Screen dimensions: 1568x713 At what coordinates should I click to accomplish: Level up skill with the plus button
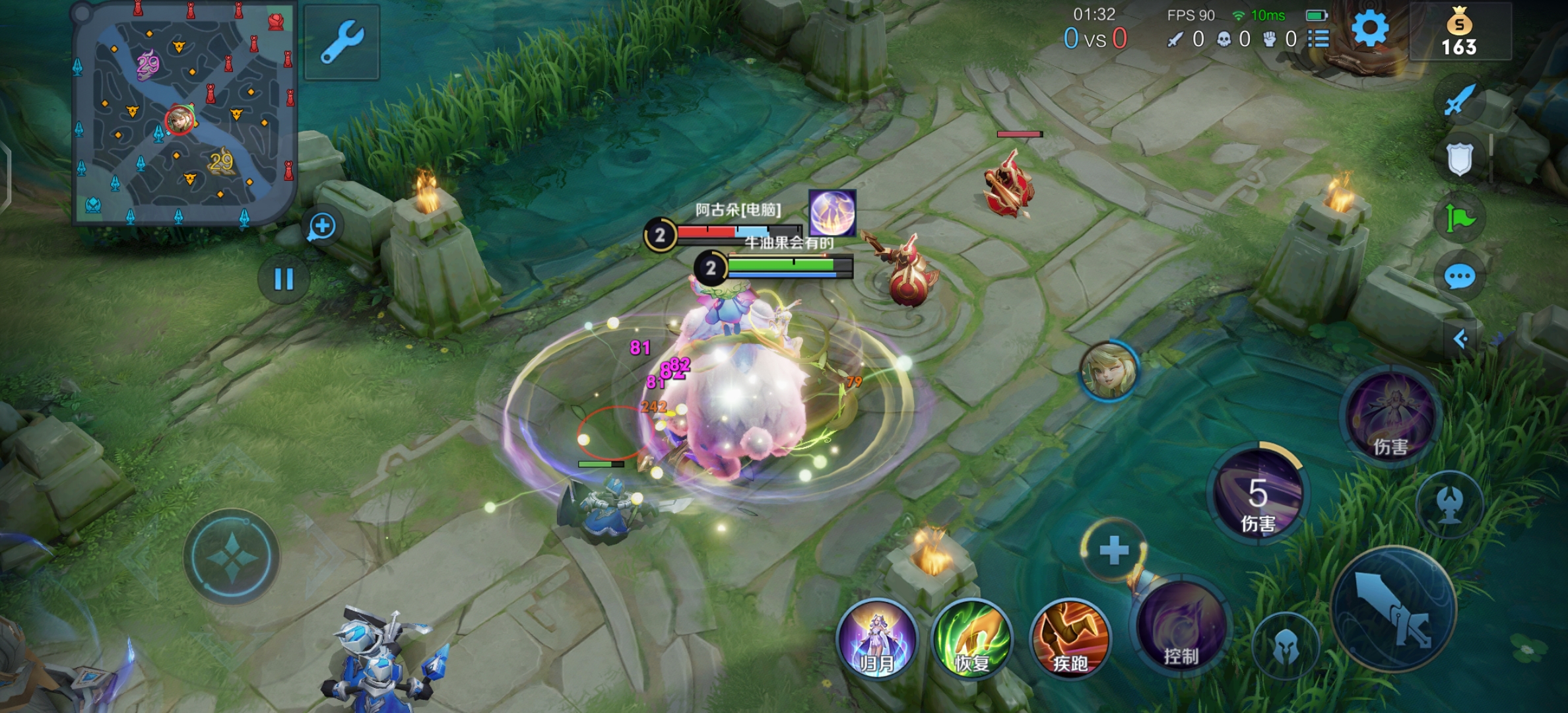1114,551
